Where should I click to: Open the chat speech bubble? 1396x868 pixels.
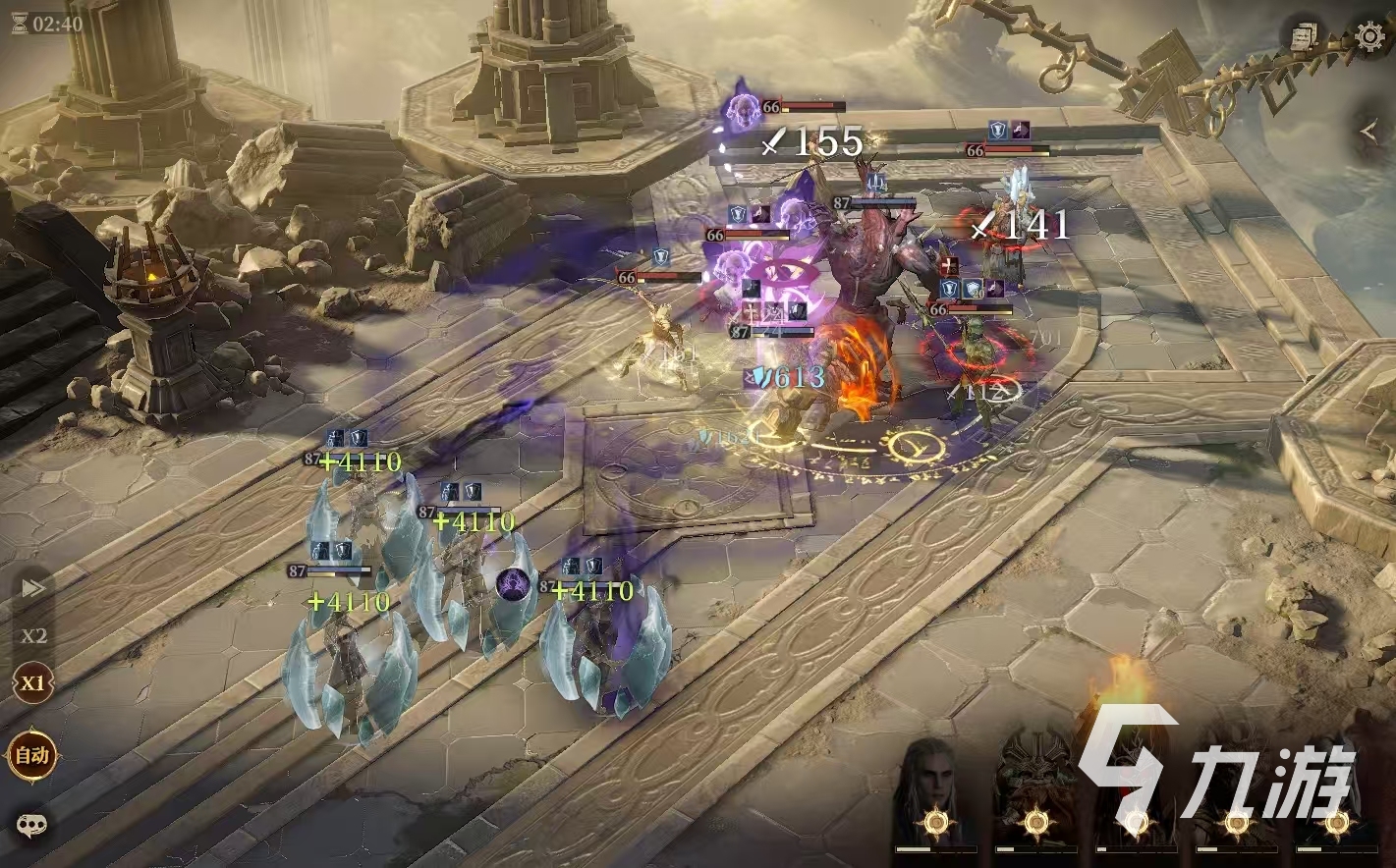click(32, 825)
